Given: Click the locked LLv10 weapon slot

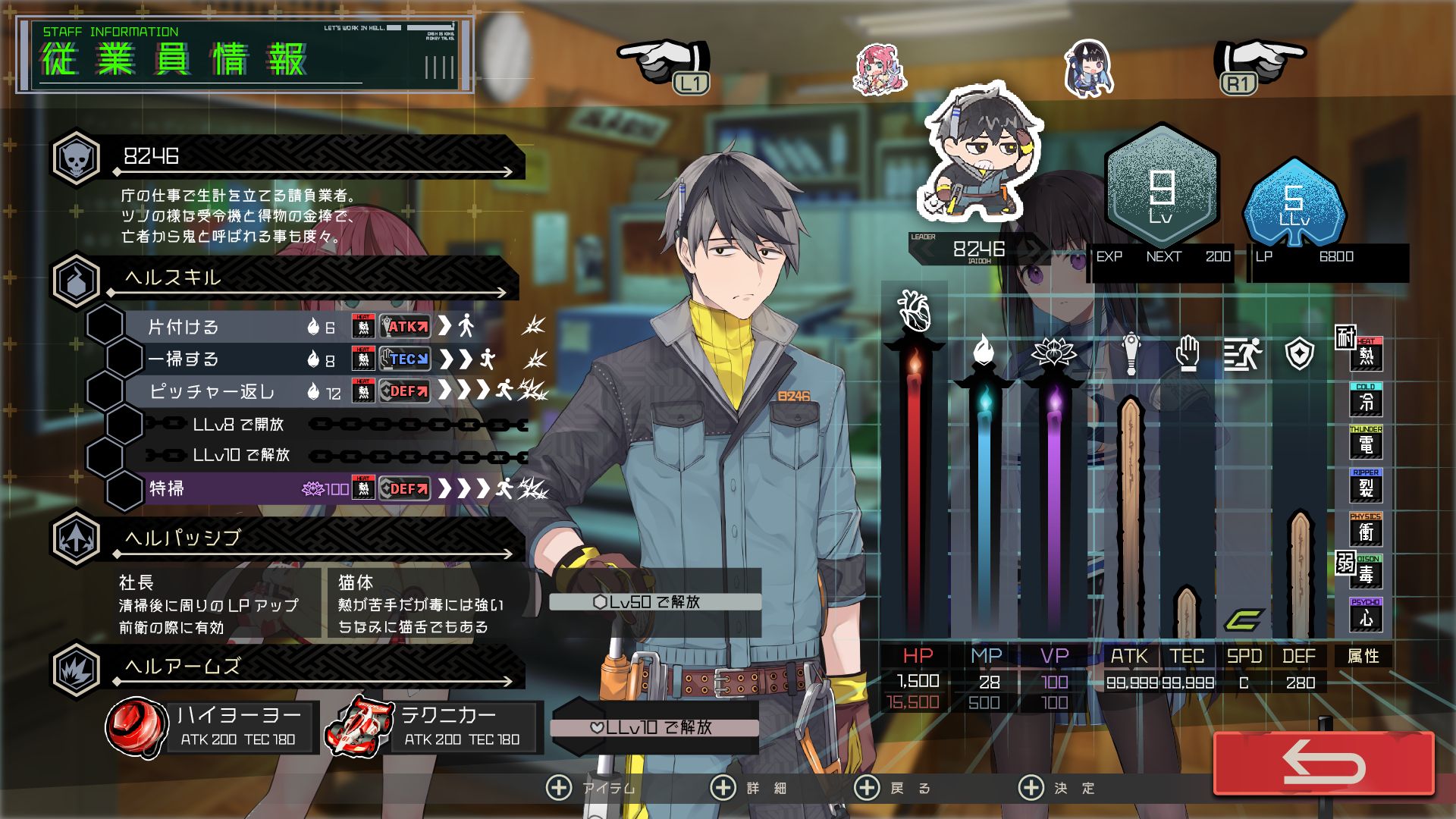Looking at the screenshot, I should pos(655,727).
